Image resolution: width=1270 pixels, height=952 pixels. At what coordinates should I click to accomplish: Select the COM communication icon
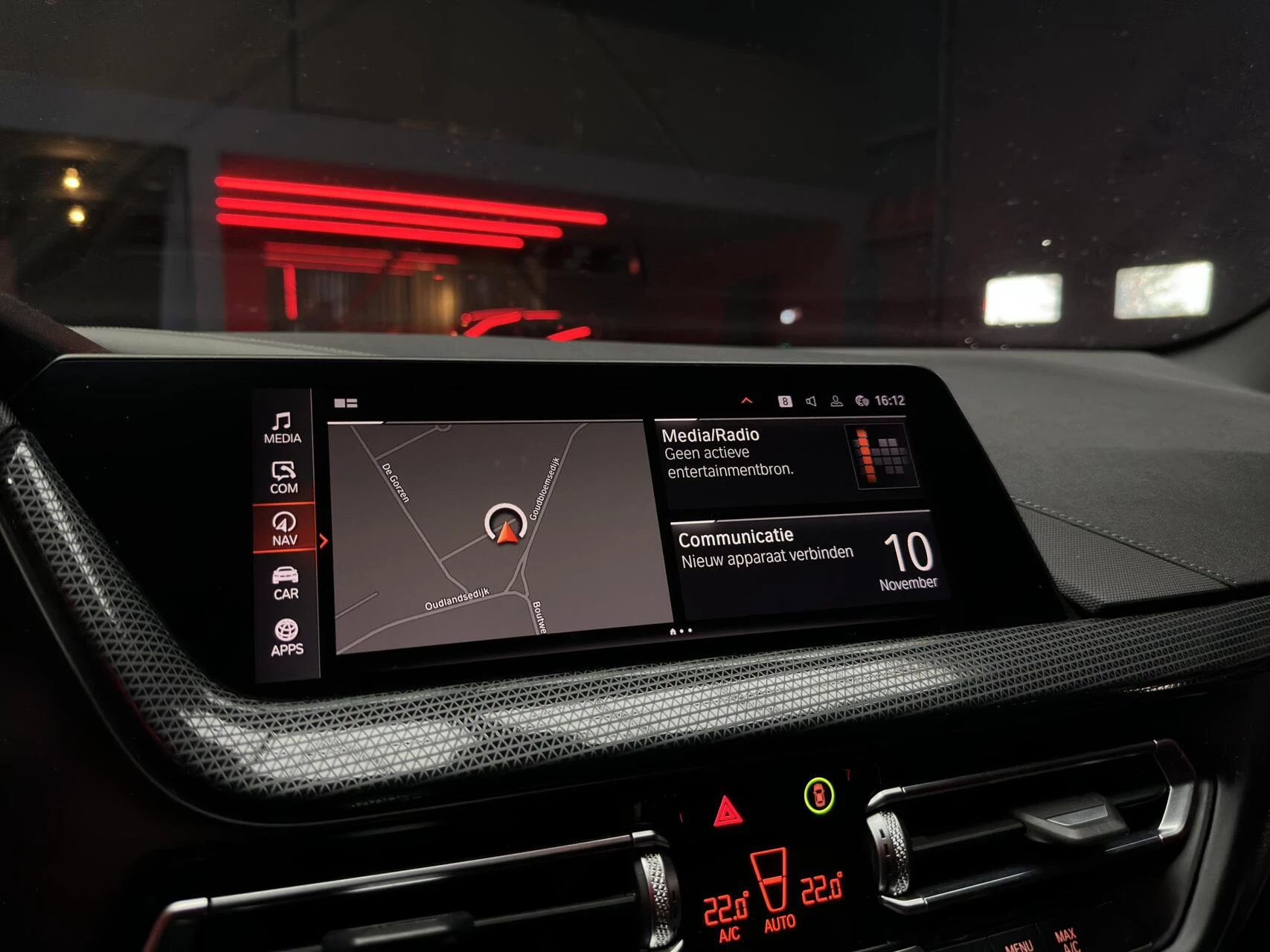click(x=283, y=476)
